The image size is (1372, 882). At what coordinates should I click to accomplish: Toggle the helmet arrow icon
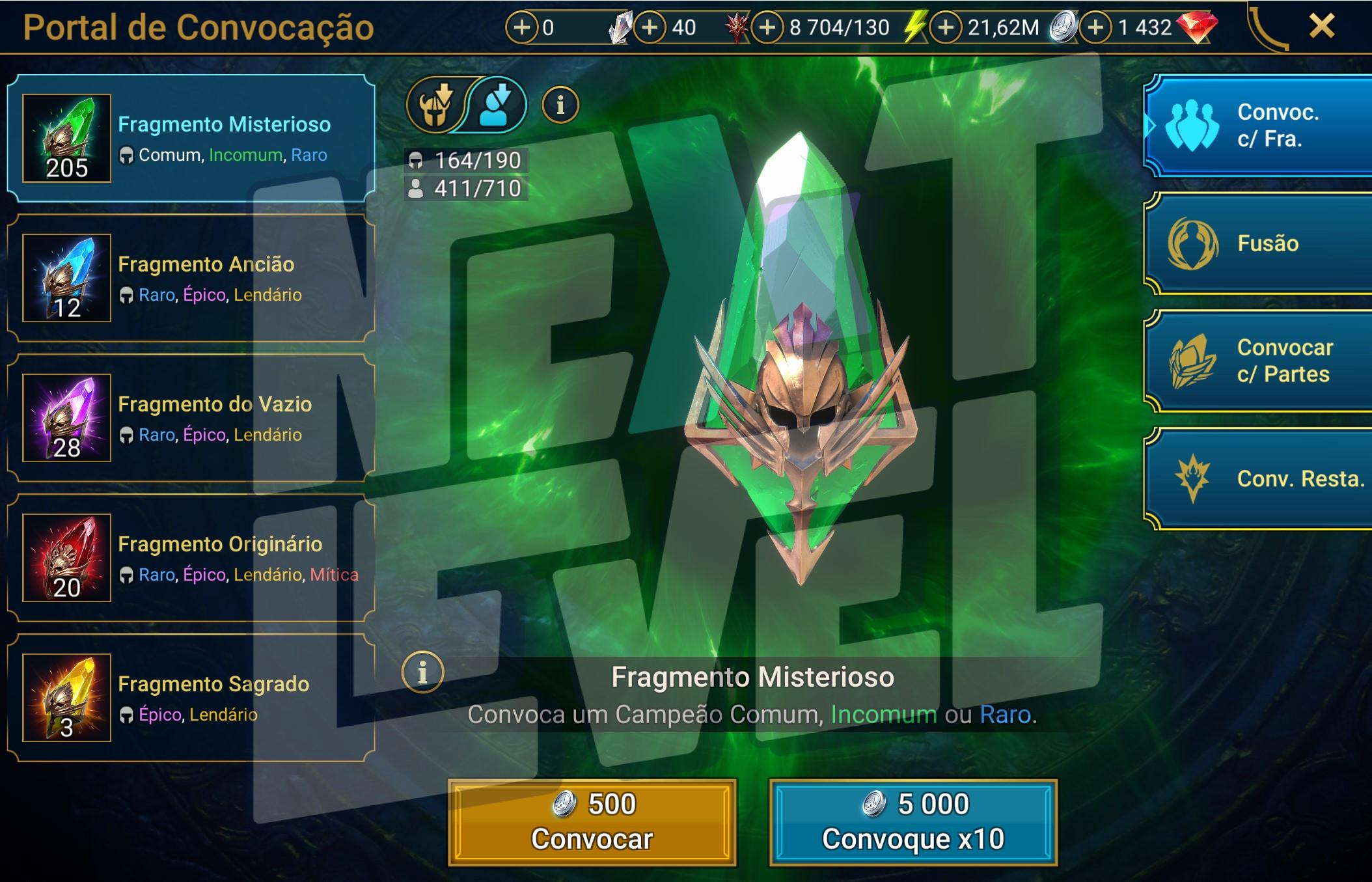pyautogui.click(x=435, y=105)
